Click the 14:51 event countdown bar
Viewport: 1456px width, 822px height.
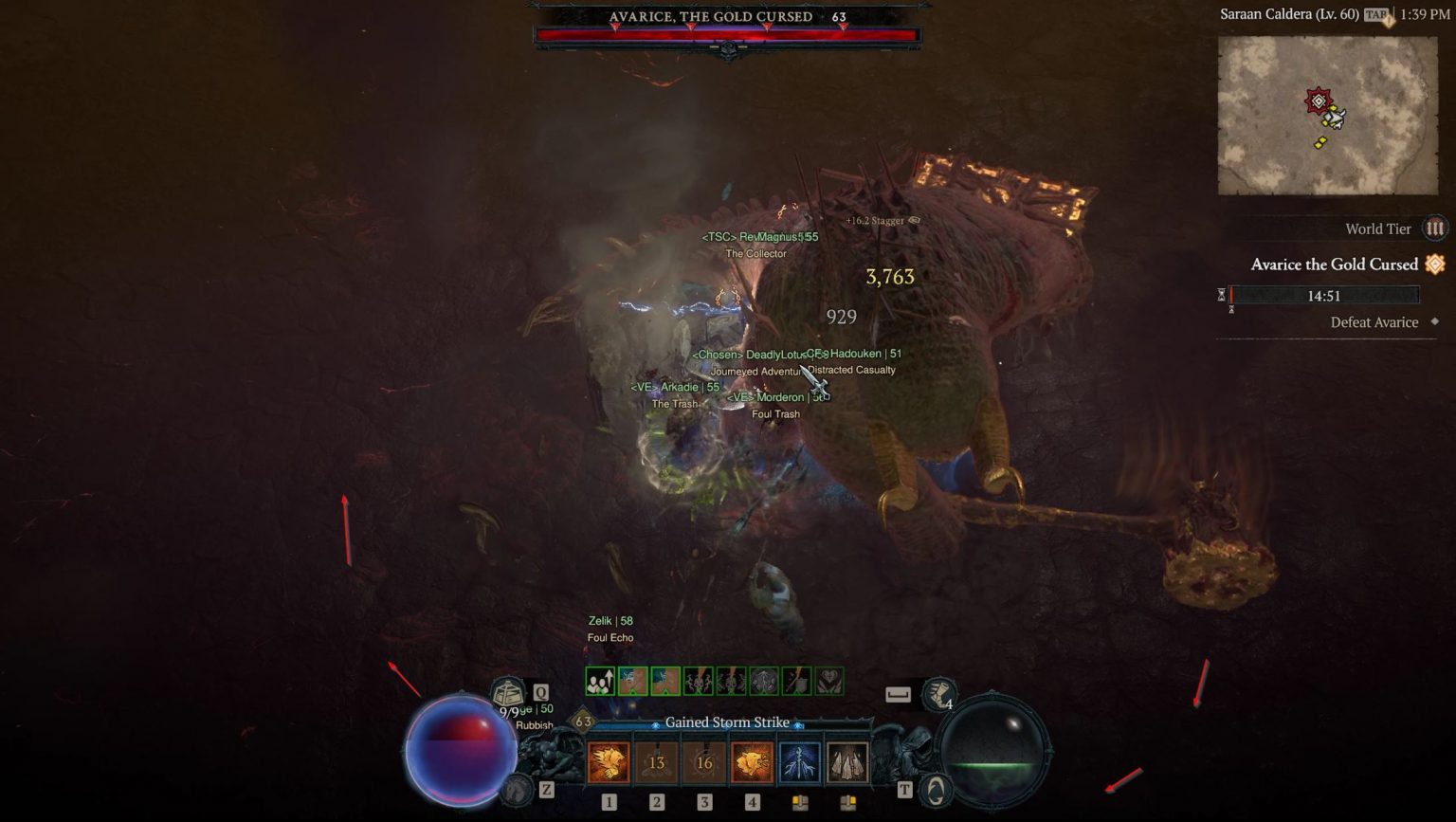click(1324, 295)
